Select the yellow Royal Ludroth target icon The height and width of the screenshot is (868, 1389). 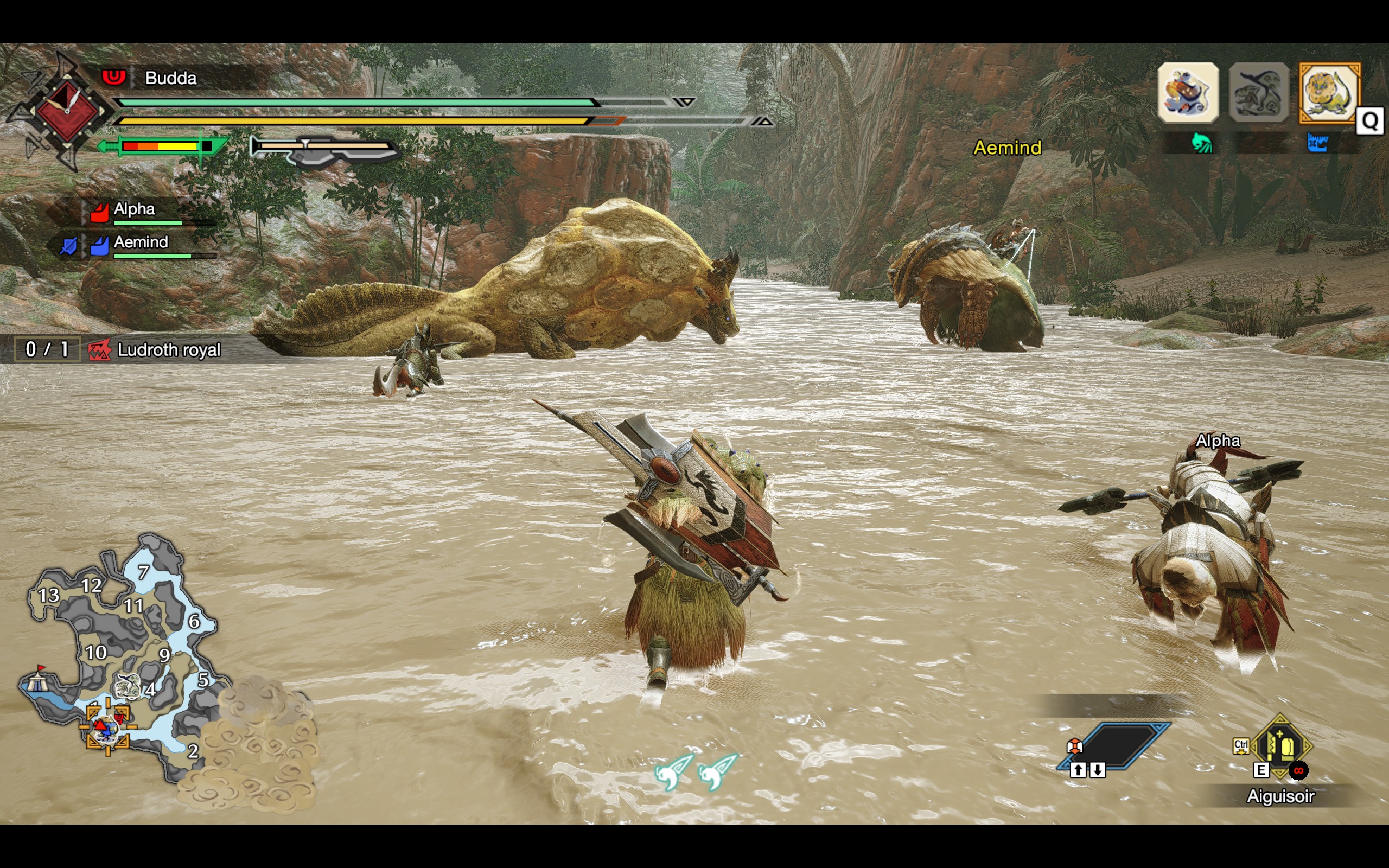1329,93
